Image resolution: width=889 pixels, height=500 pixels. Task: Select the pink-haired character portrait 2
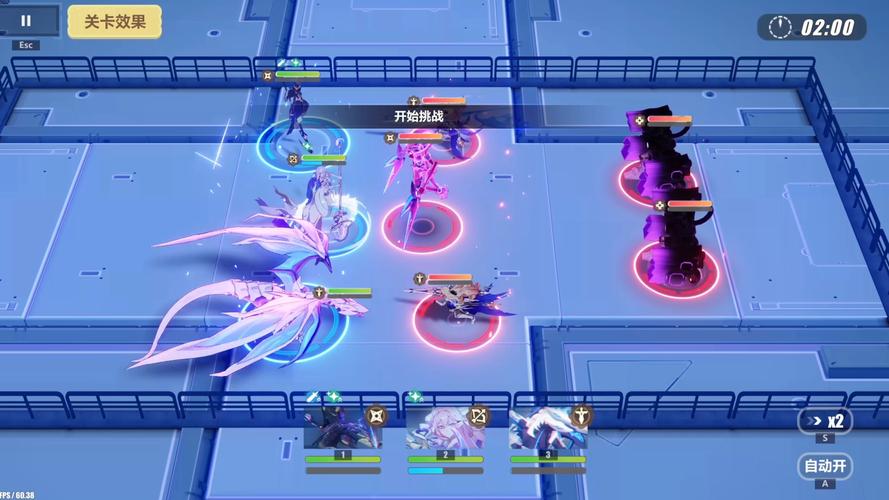pos(445,428)
